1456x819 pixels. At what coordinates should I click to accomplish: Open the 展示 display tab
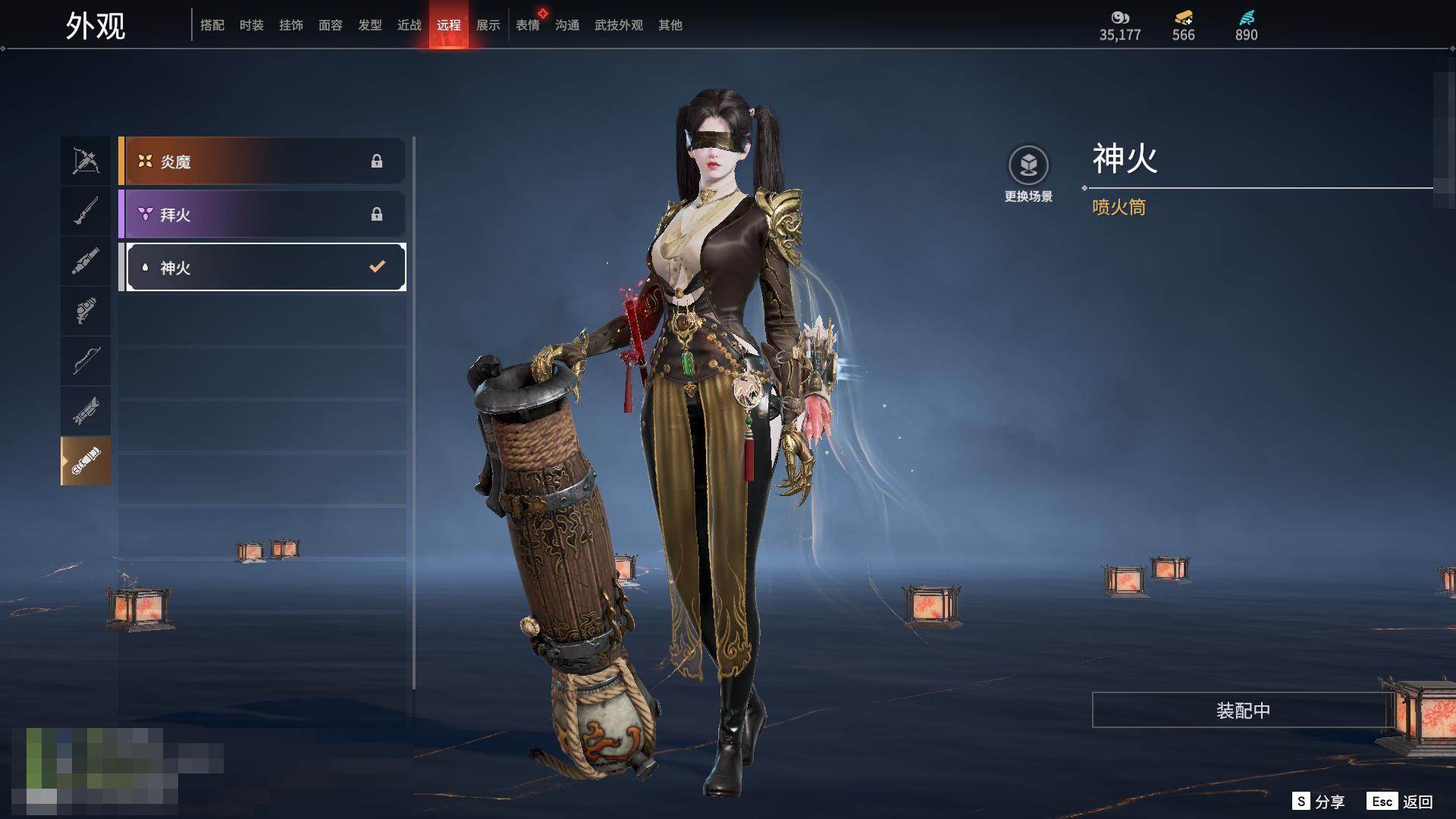[x=488, y=25]
